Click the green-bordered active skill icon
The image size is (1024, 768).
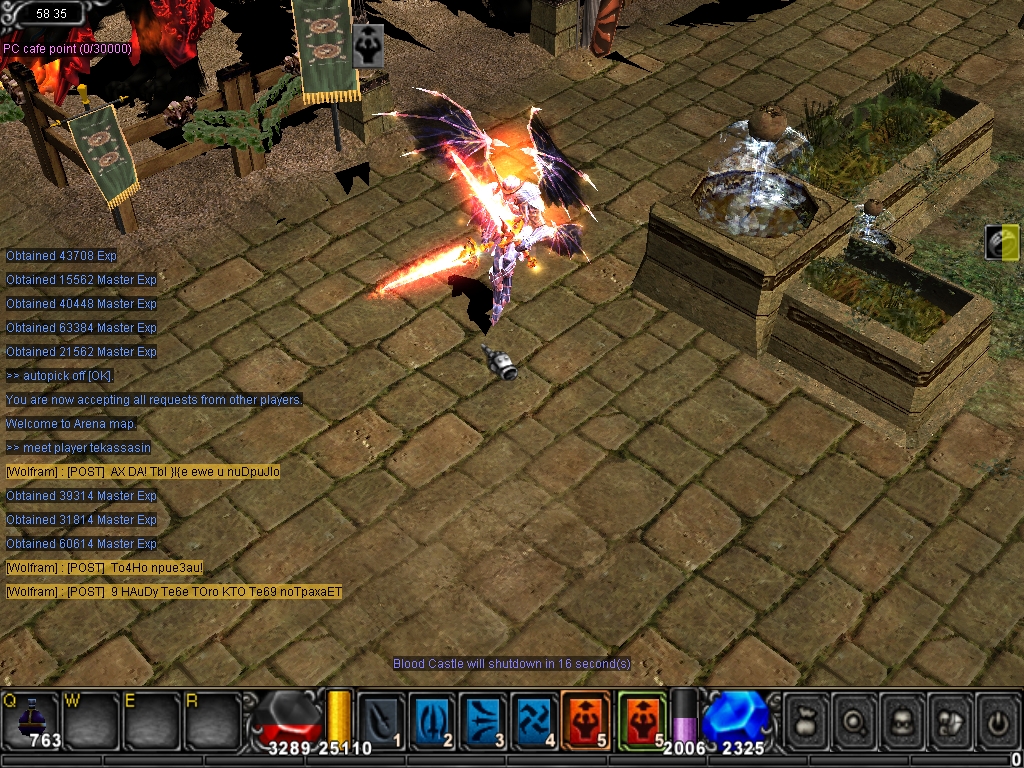point(641,719)
